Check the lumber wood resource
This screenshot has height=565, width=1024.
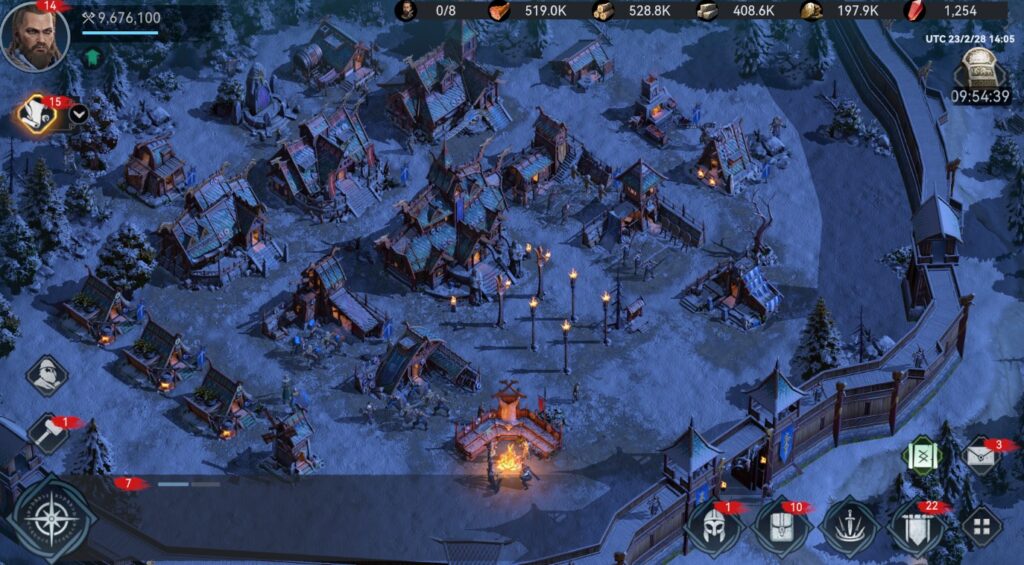(605, 11)
